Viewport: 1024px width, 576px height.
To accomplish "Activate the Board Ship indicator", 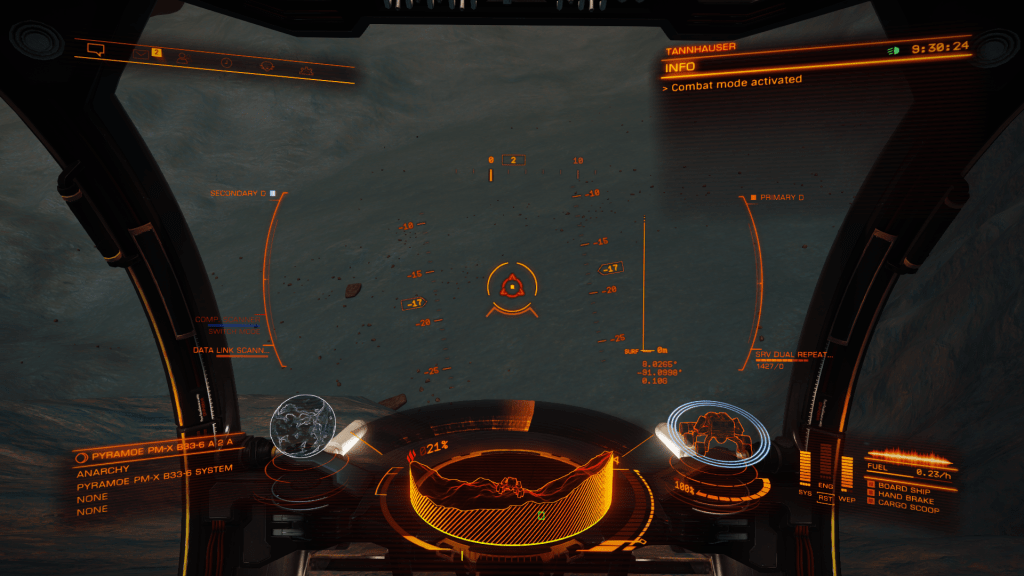I will tap(904, 487).
